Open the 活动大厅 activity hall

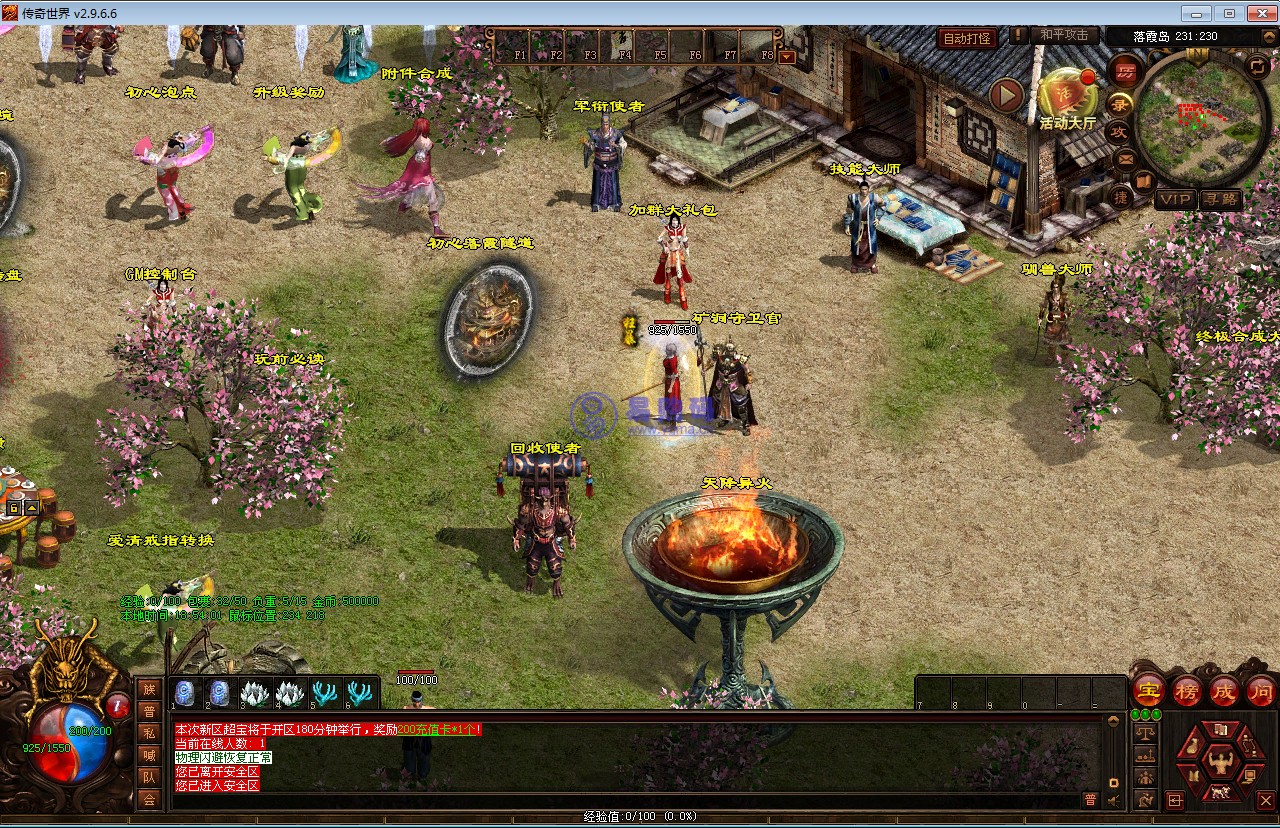click(x=1066, y=98)
